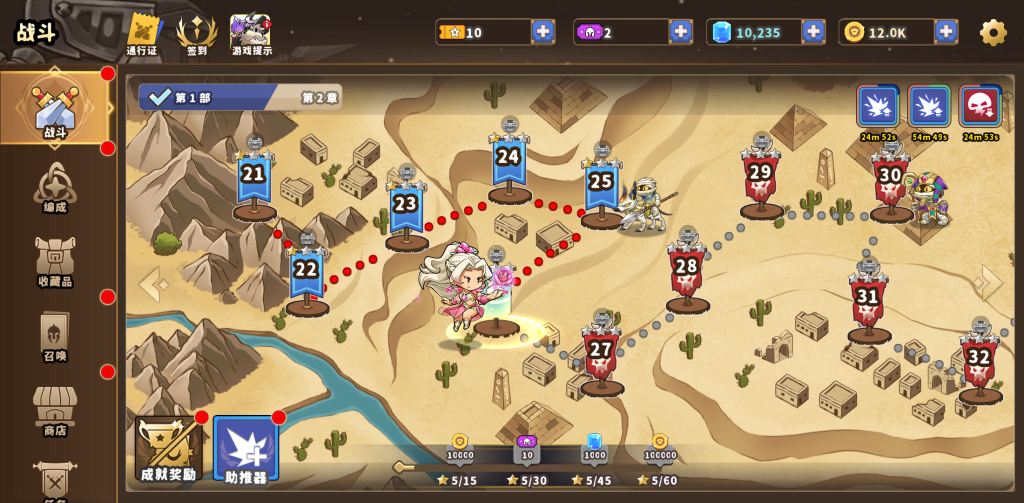
Task: Show the 游戏提示 game tips
Action: tap(250, 33)
